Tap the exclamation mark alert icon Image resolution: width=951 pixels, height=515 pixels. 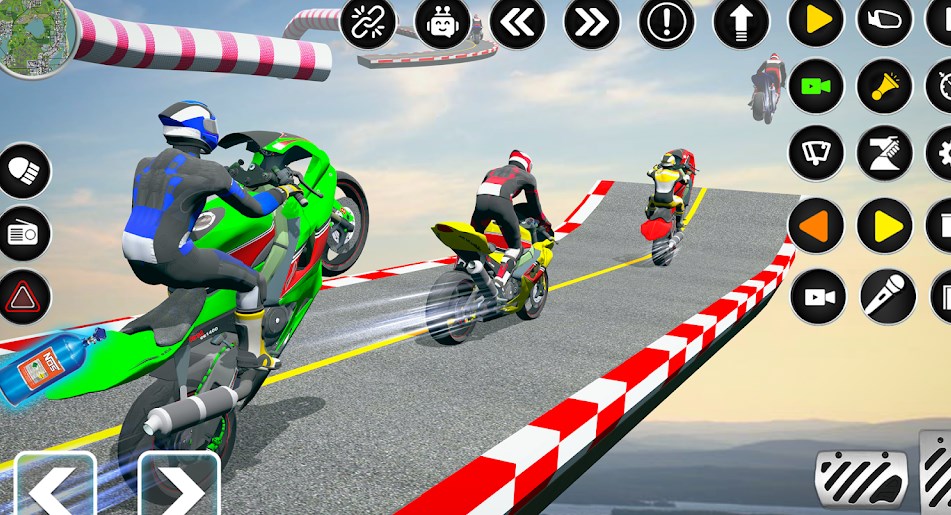coord(667,22)
